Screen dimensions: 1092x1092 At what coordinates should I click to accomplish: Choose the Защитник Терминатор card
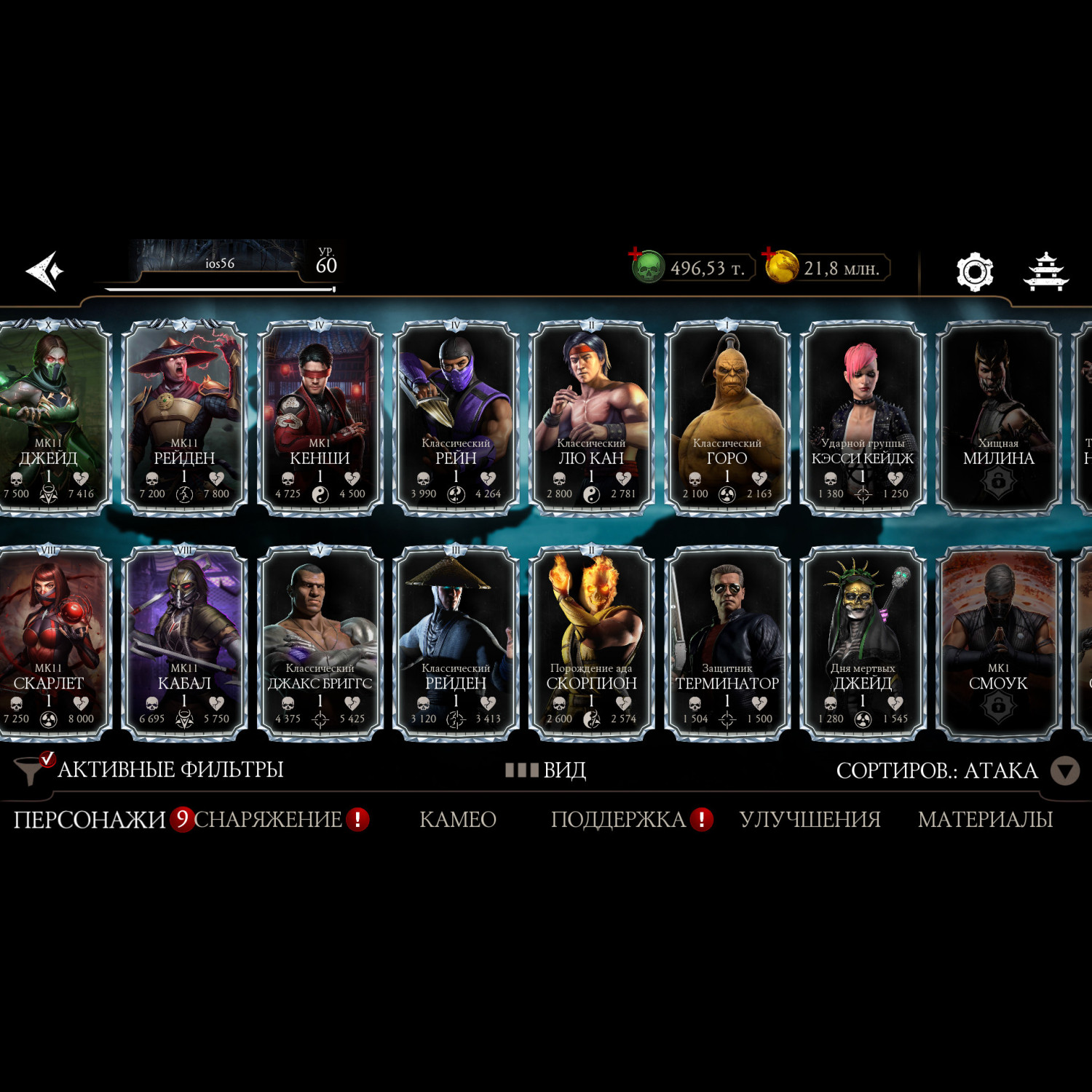(x=727, y=644)
